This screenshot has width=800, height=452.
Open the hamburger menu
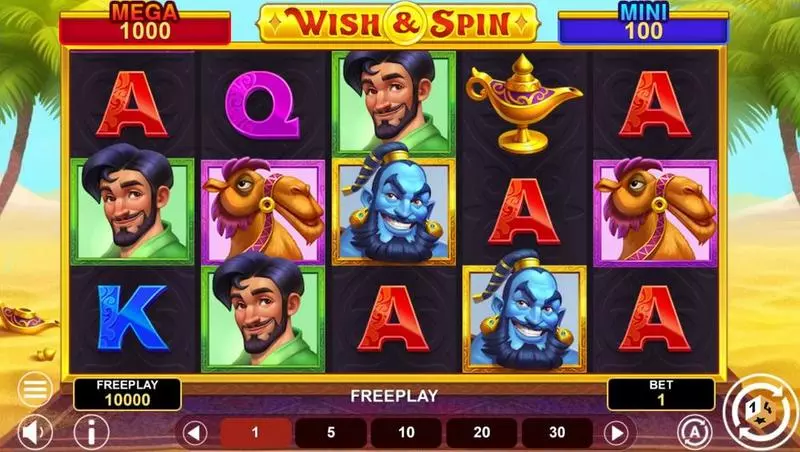pyautogui.click(x=35, y=388)
